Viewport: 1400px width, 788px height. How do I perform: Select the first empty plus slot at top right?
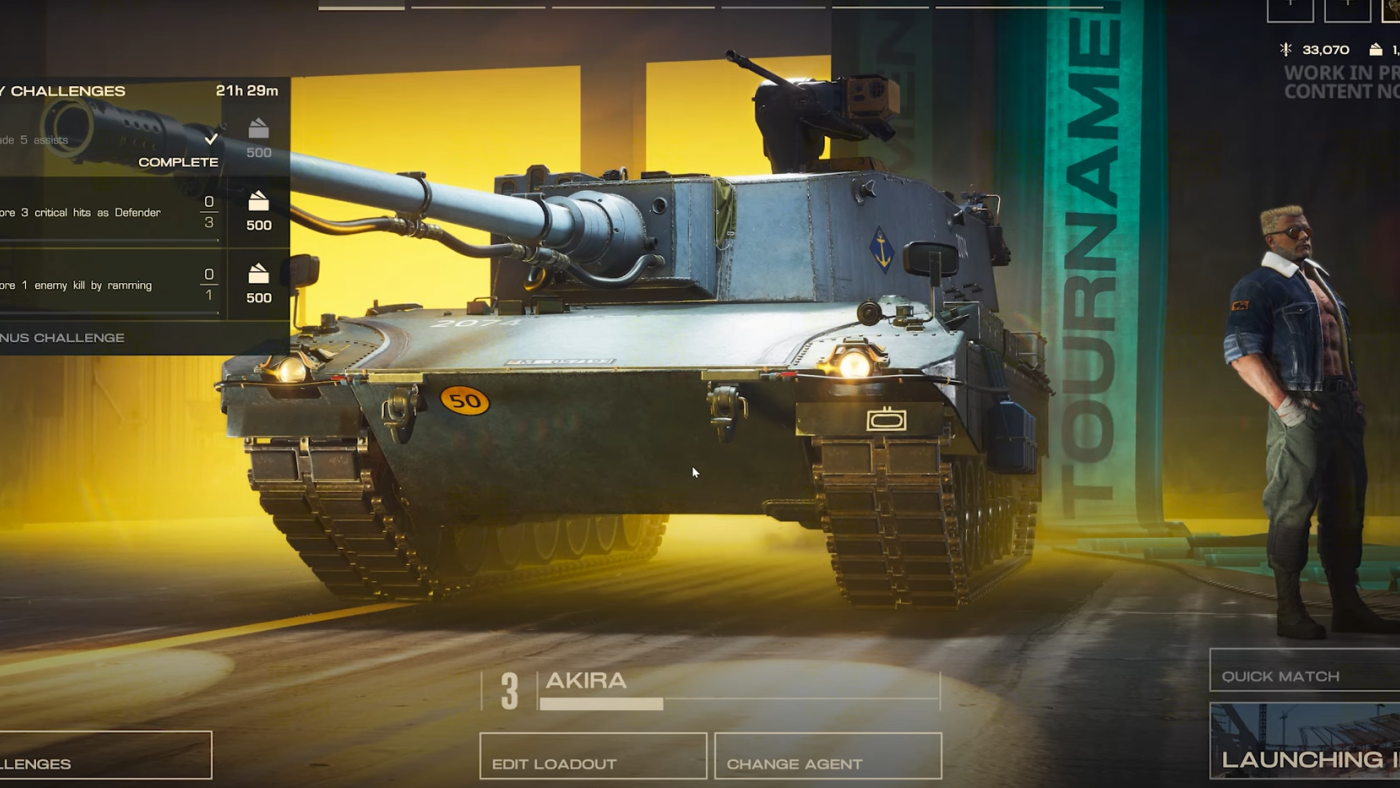click(x=1290, y=10)
